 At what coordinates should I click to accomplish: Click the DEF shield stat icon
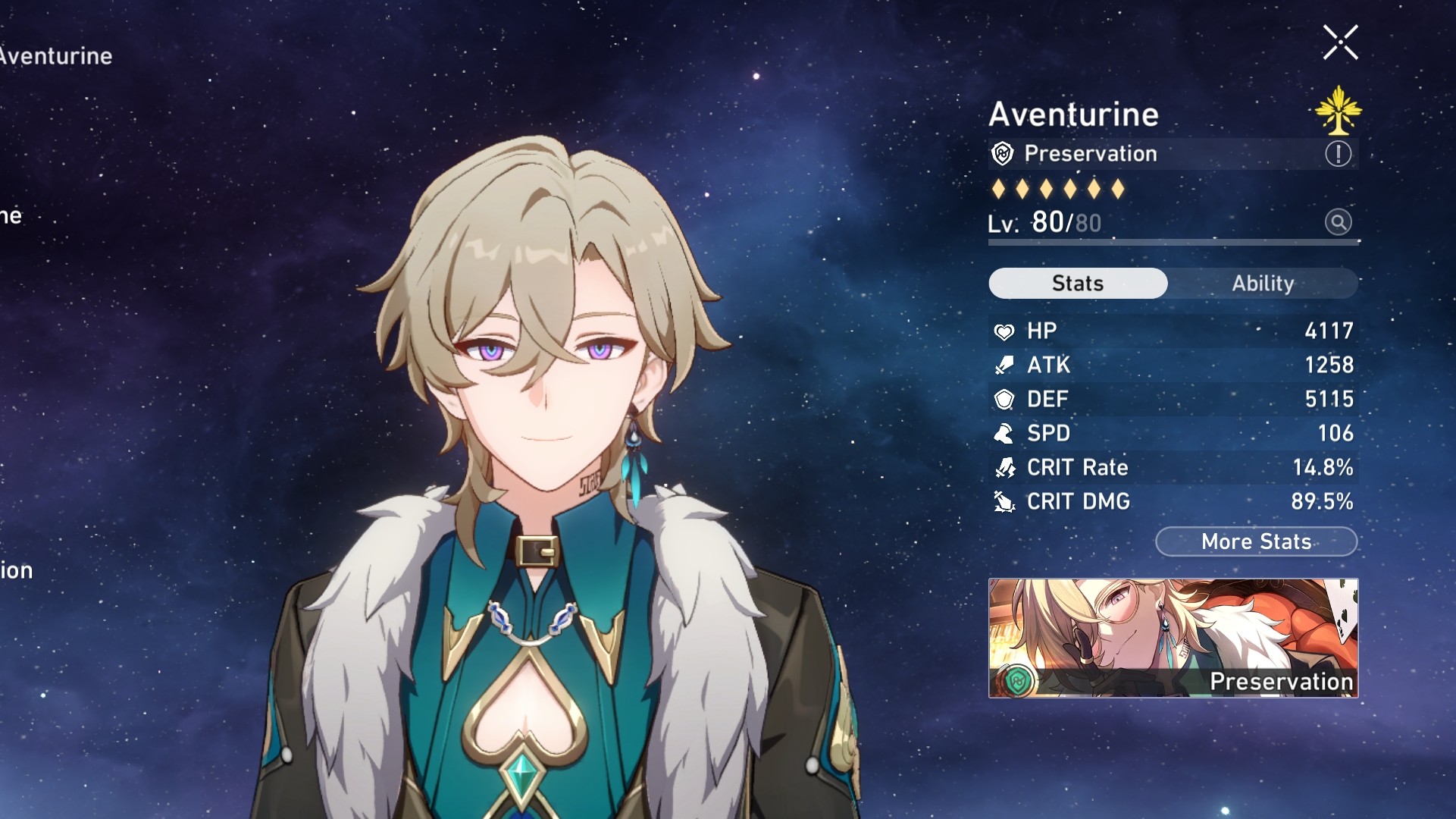pos(1004,399)
